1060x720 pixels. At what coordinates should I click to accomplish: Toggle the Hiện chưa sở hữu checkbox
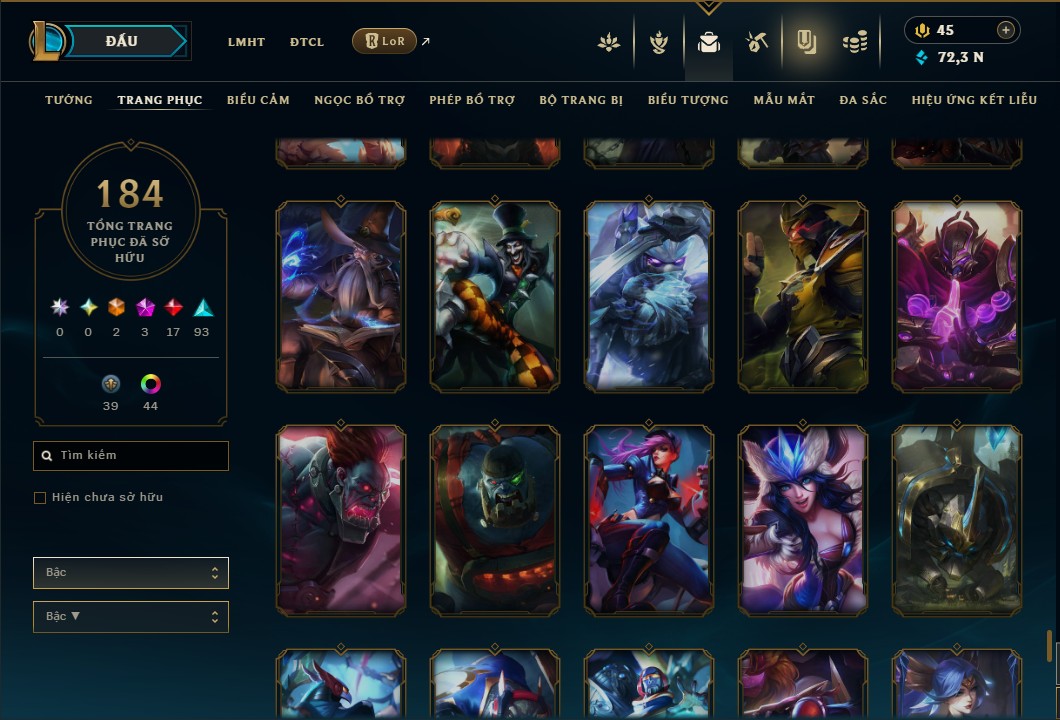pyautogui.click(x=40, y=498)
